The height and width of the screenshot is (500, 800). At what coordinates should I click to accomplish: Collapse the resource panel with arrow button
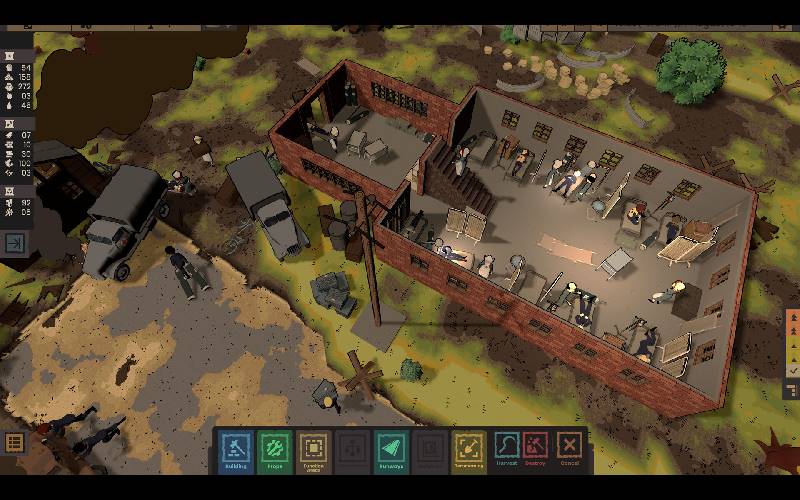click(x=16, y=243)
